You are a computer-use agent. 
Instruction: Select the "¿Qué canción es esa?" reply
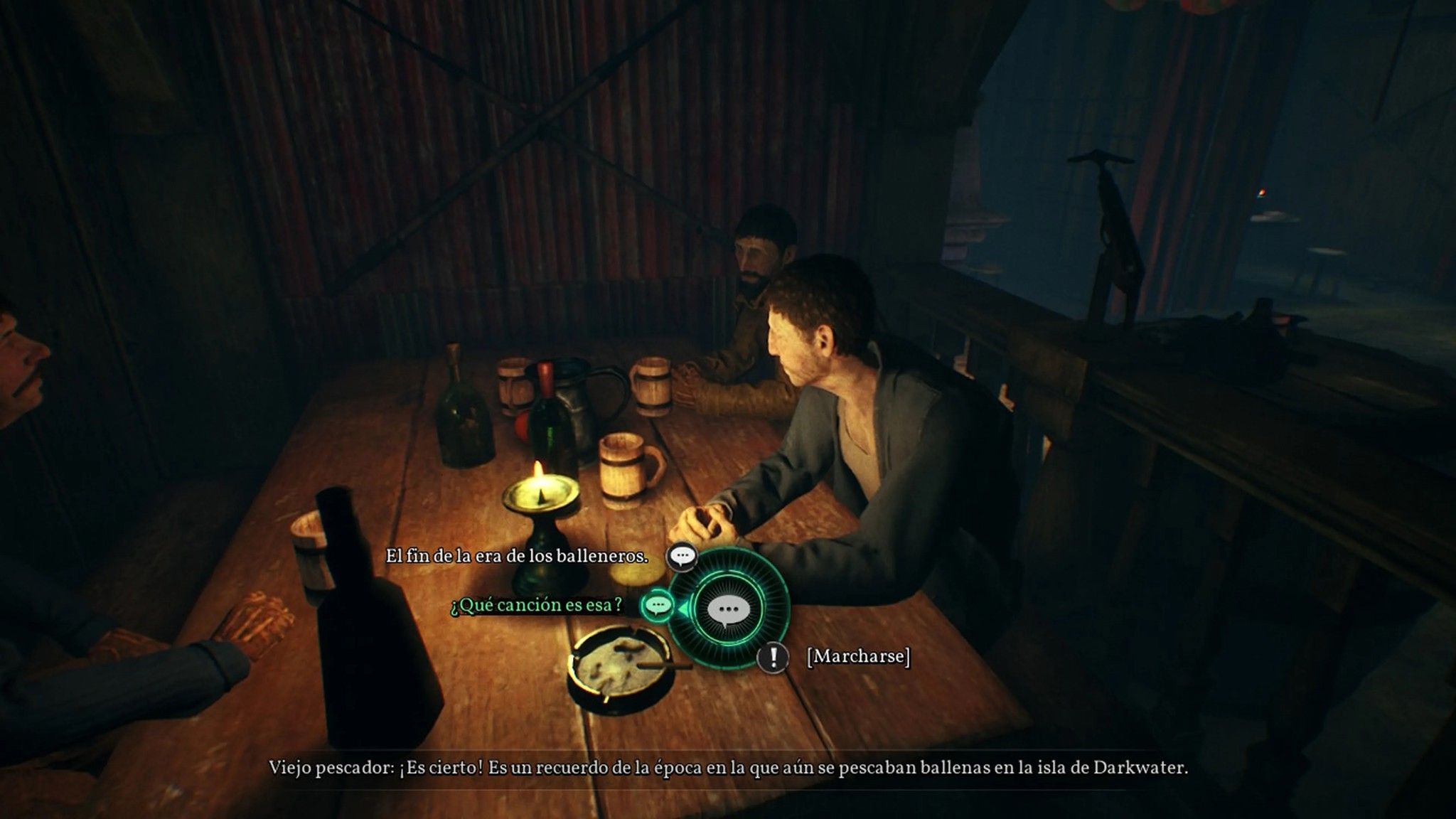[x=537, y=605]
